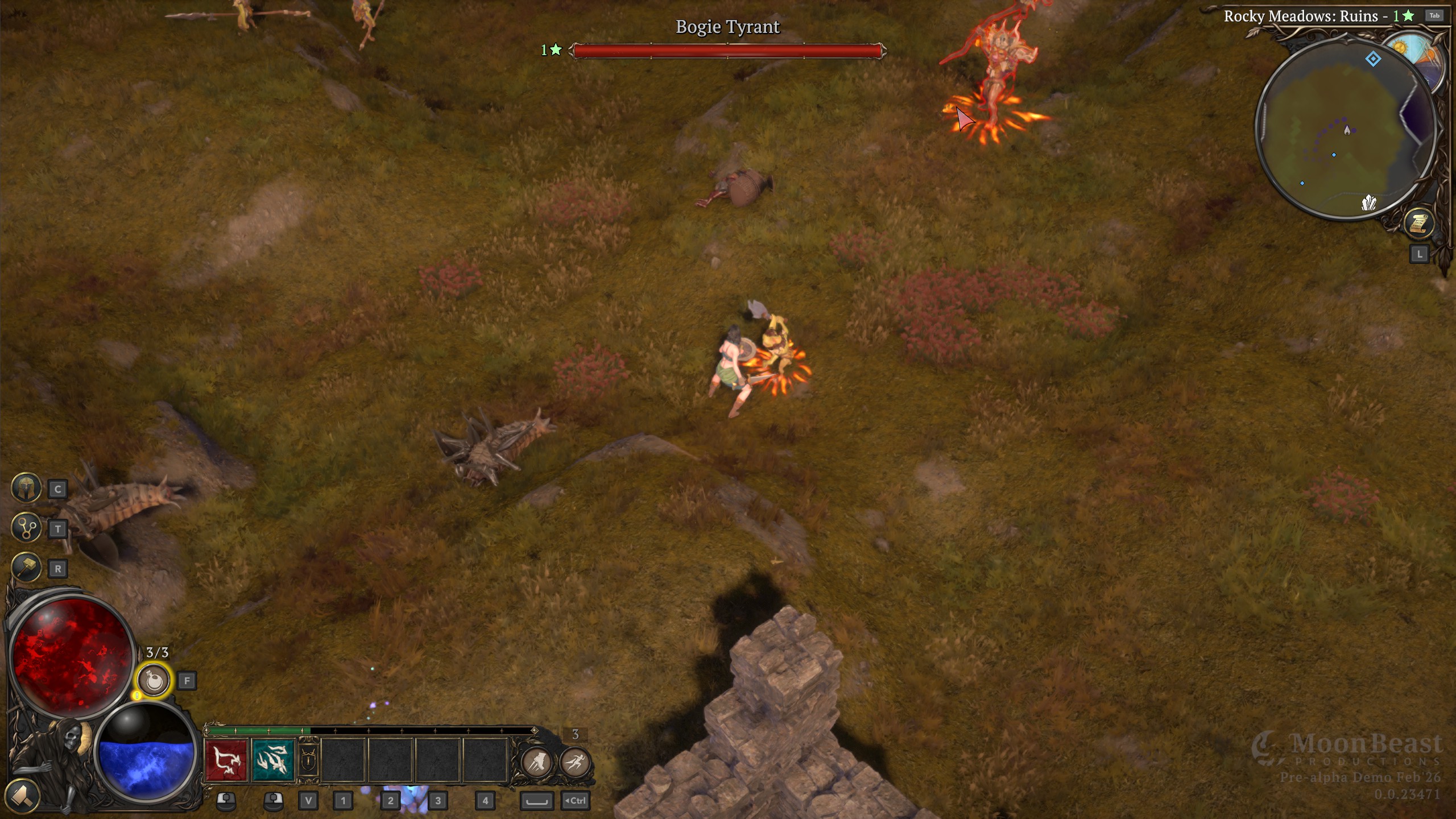Activate the sprint running-figure ability
This screenshot has height=819, width=1456.
pyautogui.click(x=575, y=762)
